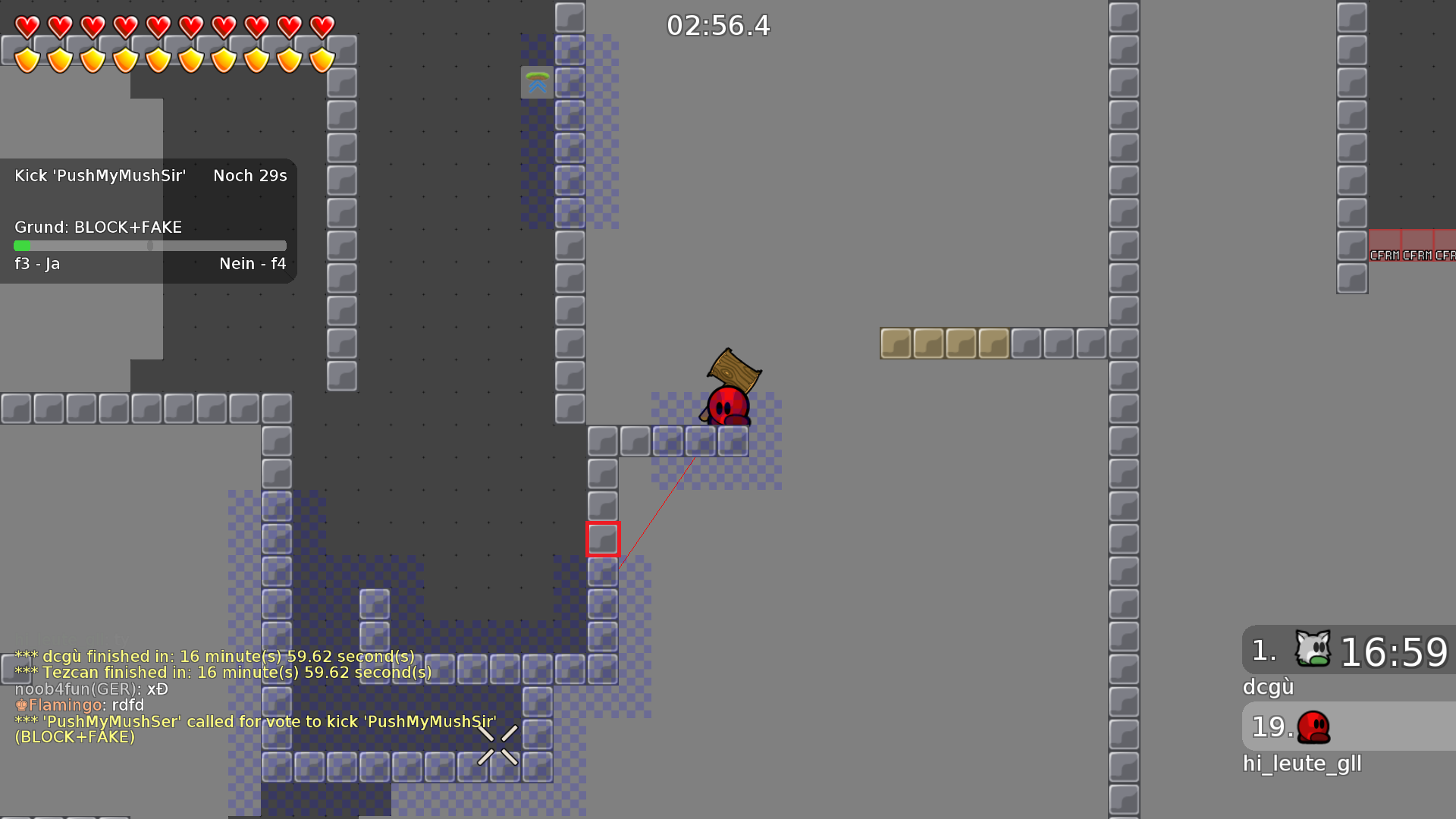
Task: Click the timer showing 02:56.4
Action: point(717,25)
